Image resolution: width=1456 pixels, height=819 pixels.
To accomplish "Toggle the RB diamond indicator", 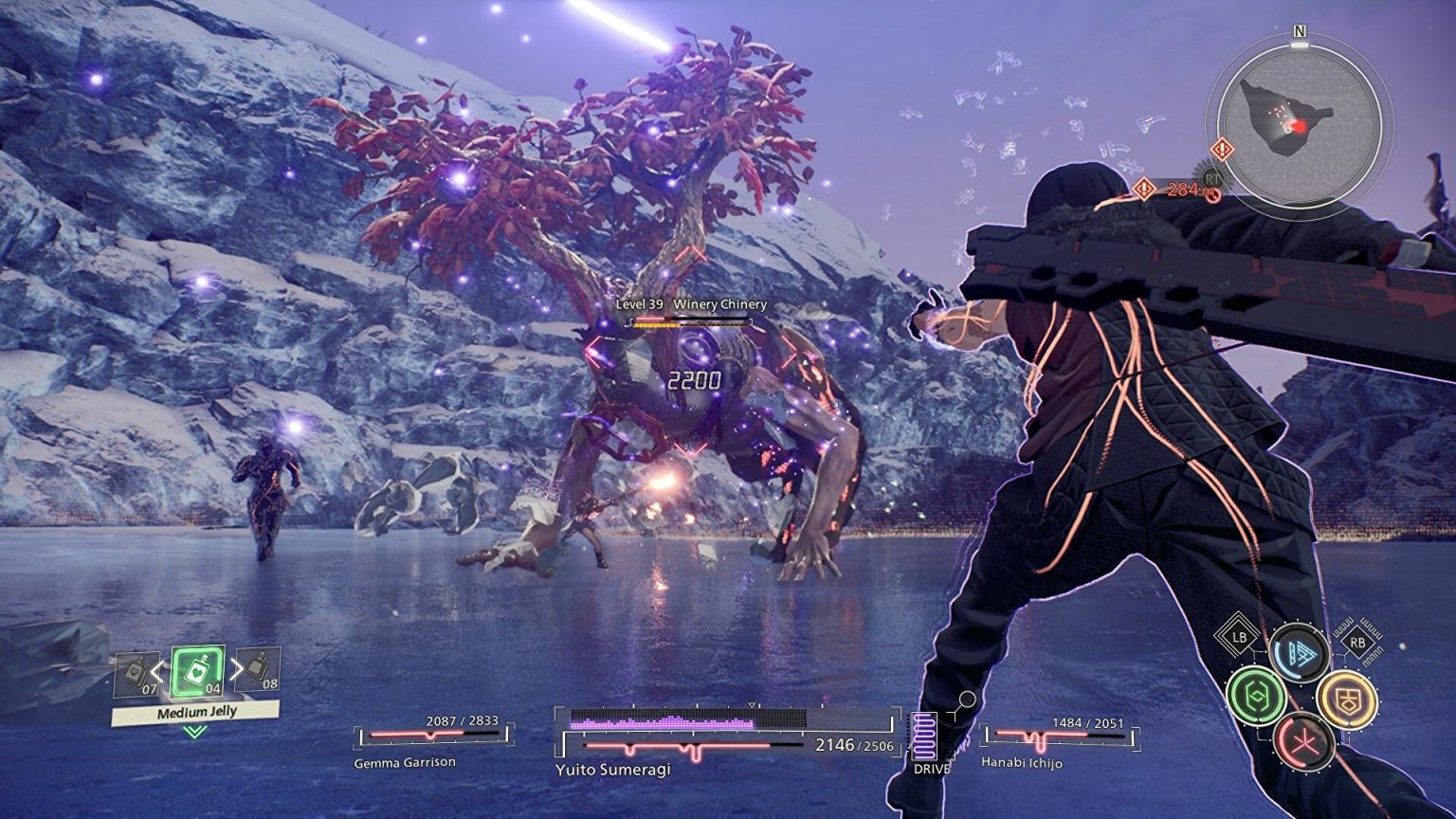I will tap(1357, 642).
